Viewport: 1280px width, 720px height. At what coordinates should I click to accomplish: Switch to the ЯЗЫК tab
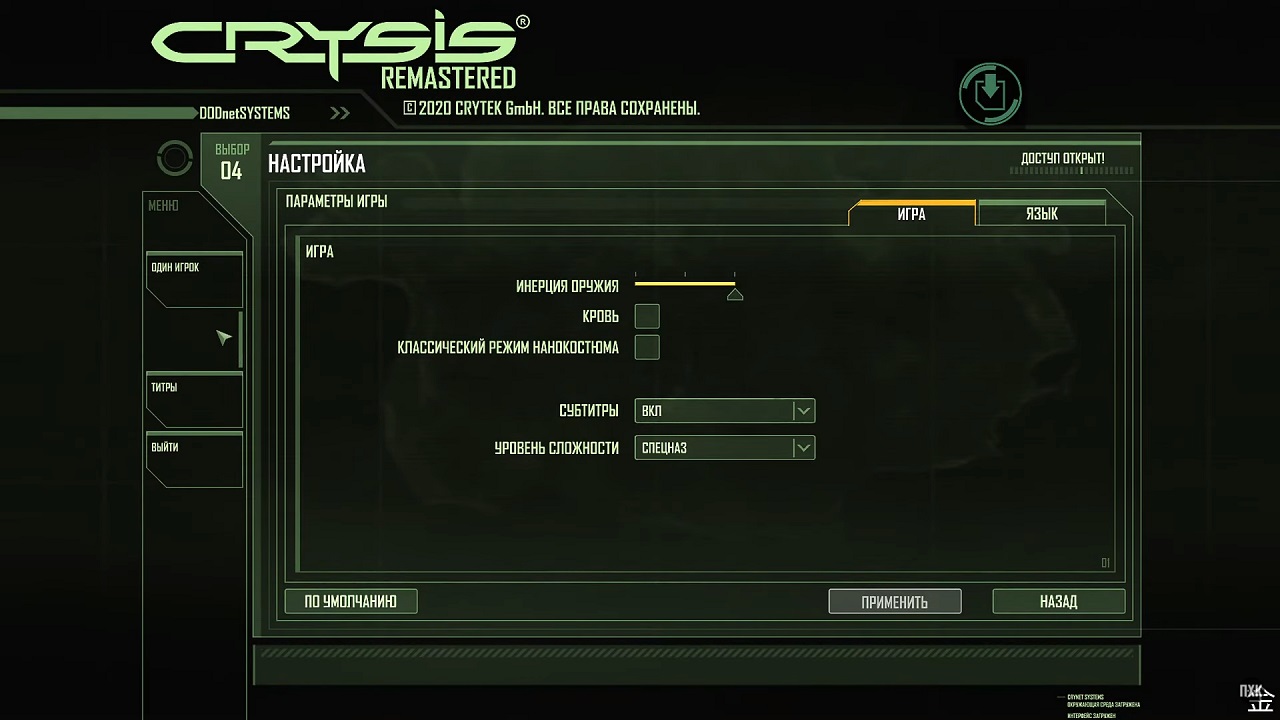[1041, 214]
